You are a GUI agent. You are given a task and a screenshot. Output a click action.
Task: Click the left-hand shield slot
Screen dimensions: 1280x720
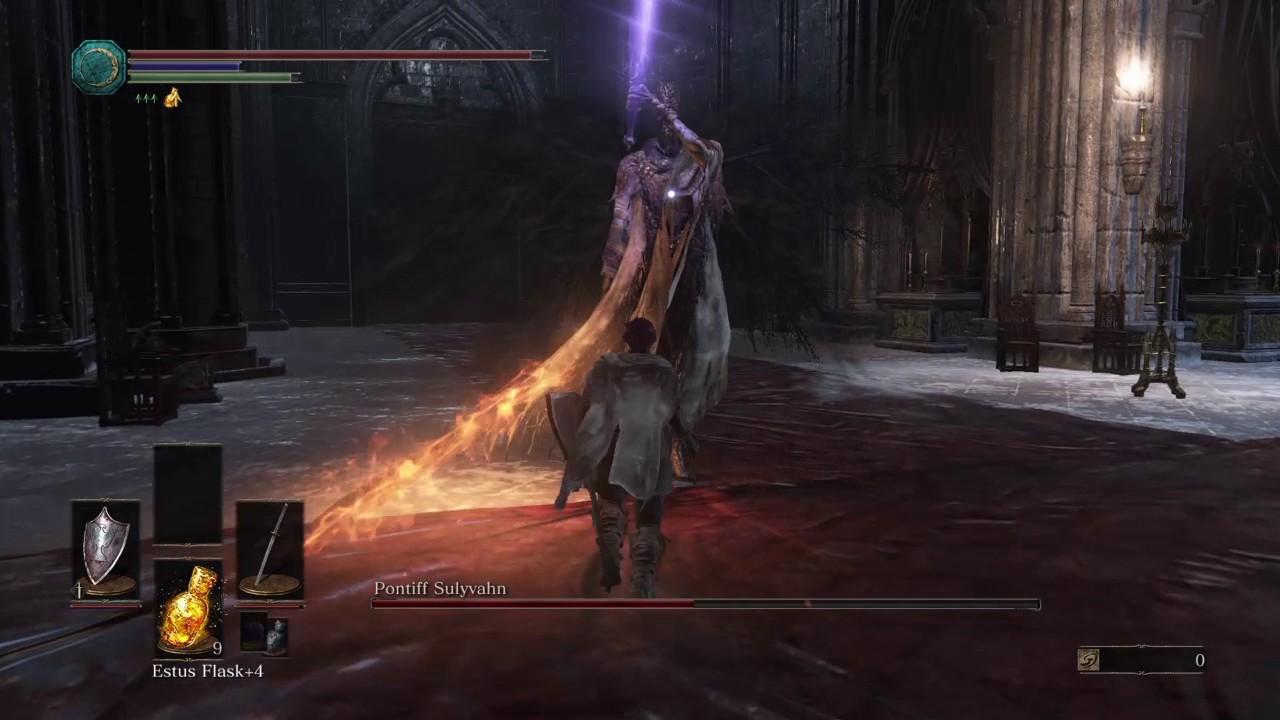[x=105, y=551]
